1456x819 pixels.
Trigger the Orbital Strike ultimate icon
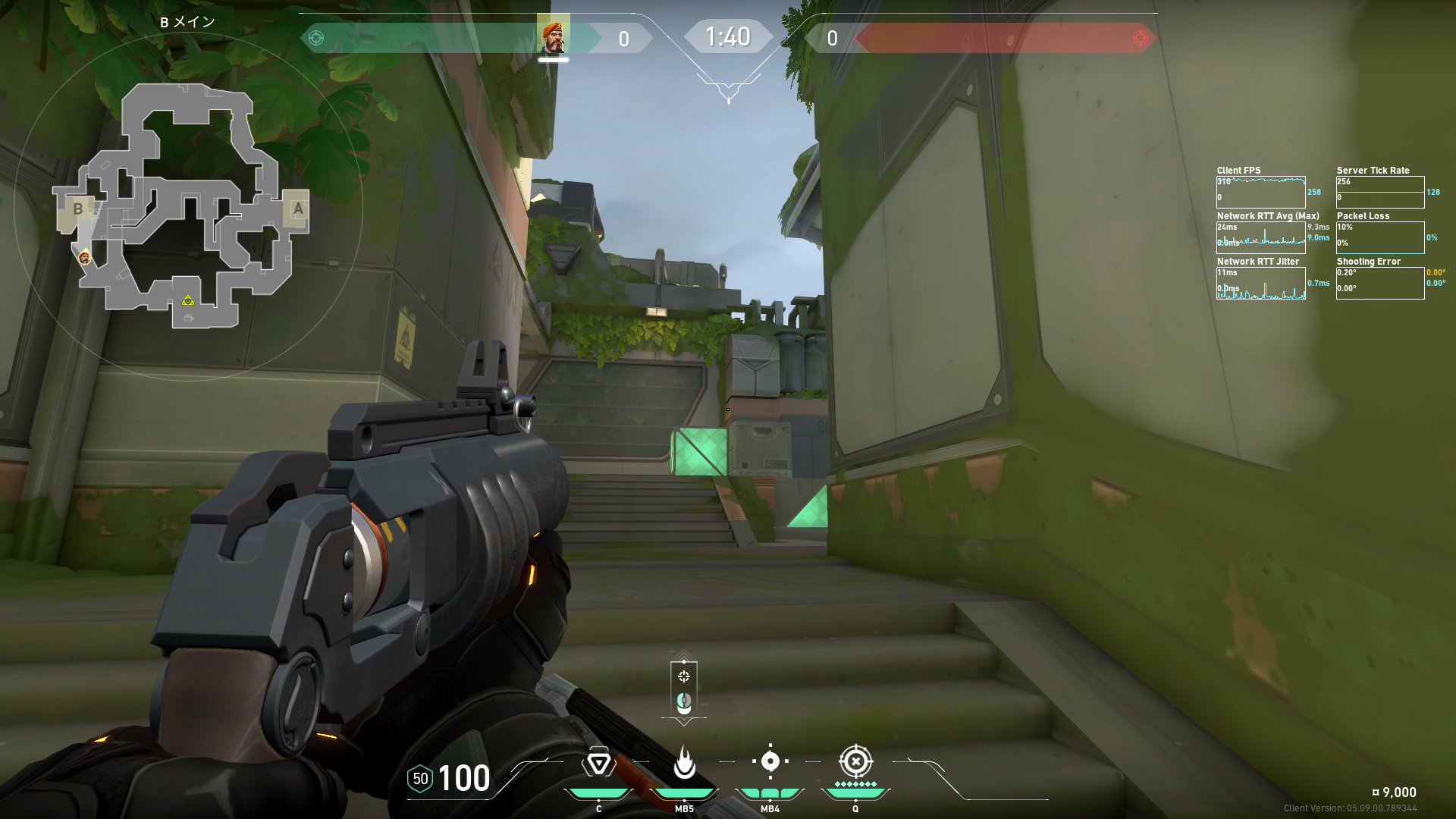855,761
